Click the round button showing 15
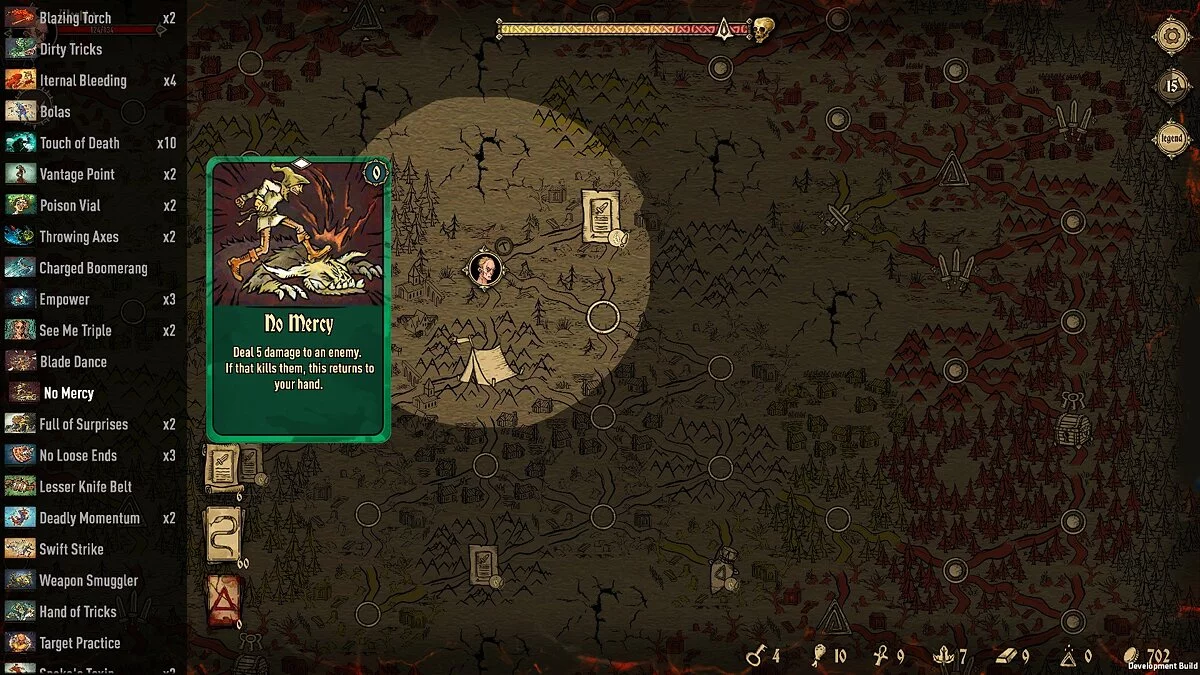 click(1171, 87)
